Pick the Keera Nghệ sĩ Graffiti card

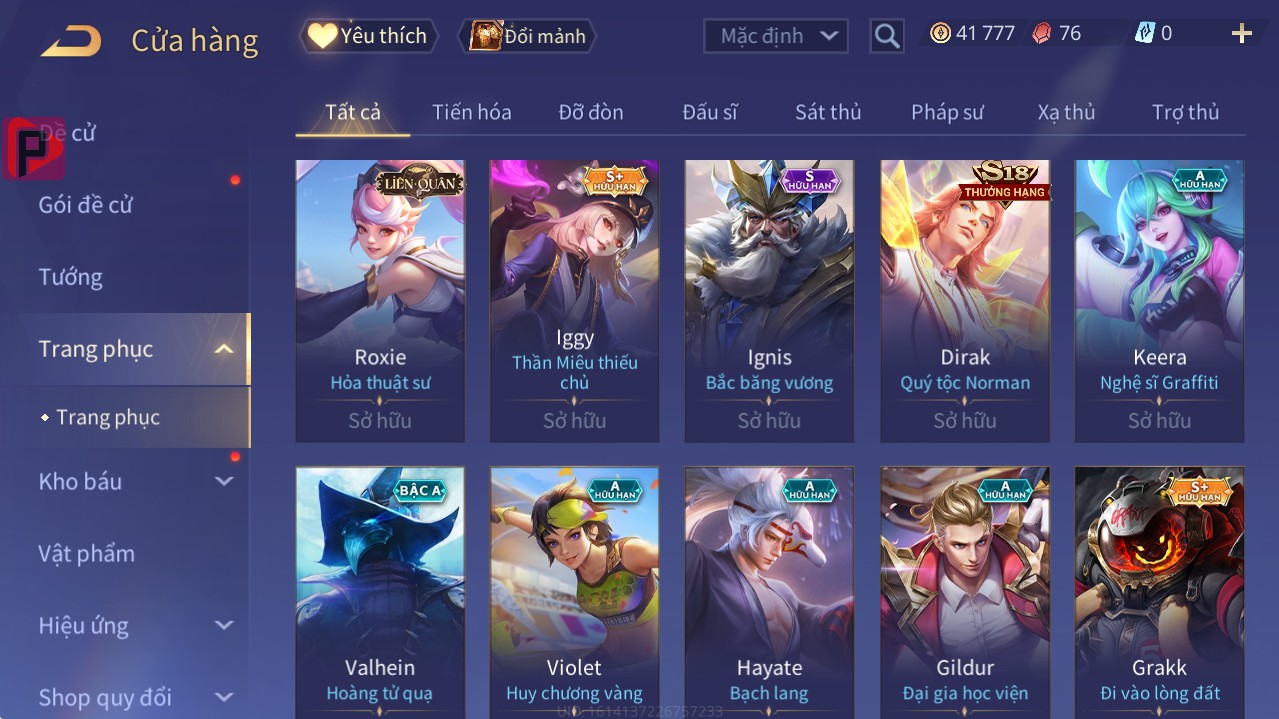click(1159, 300)
